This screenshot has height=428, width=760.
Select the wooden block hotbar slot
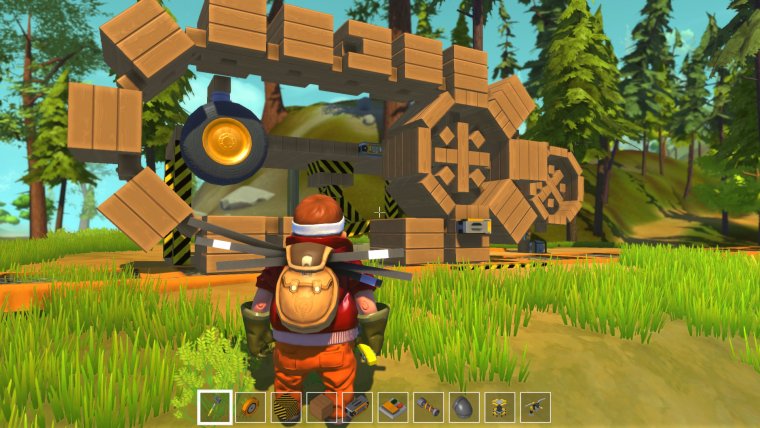(x=321, y=407)
